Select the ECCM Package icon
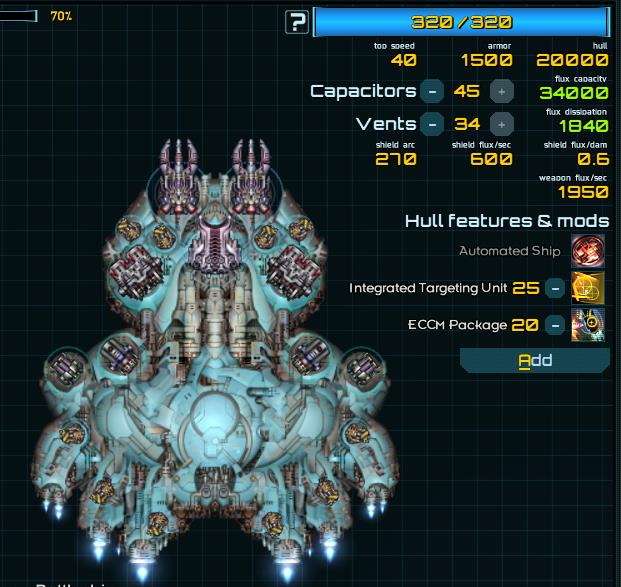The width and height of the screenshot is (621, 587). [x=587, y=324]
